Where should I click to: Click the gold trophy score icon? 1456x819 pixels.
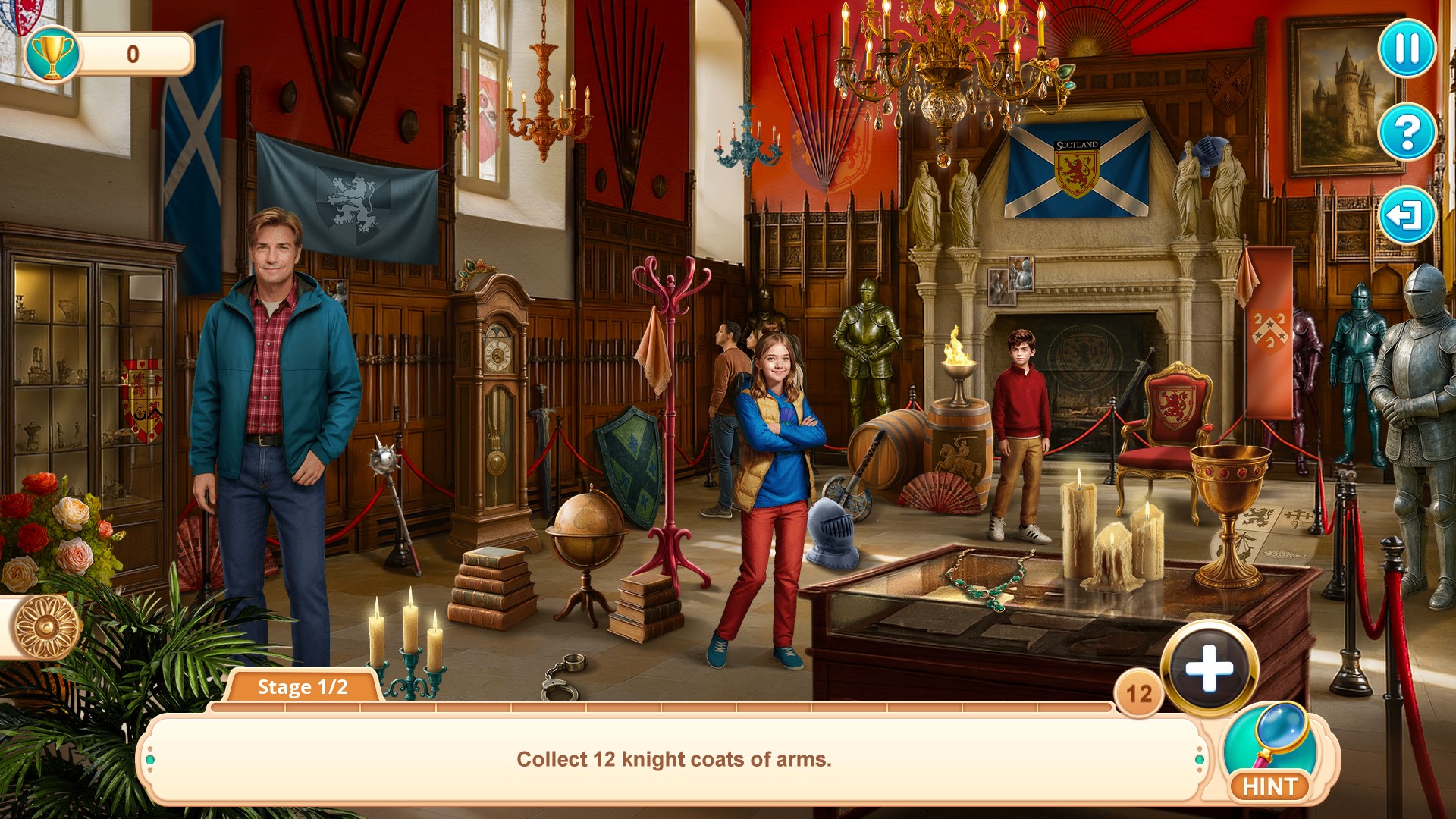click(52, 54)
